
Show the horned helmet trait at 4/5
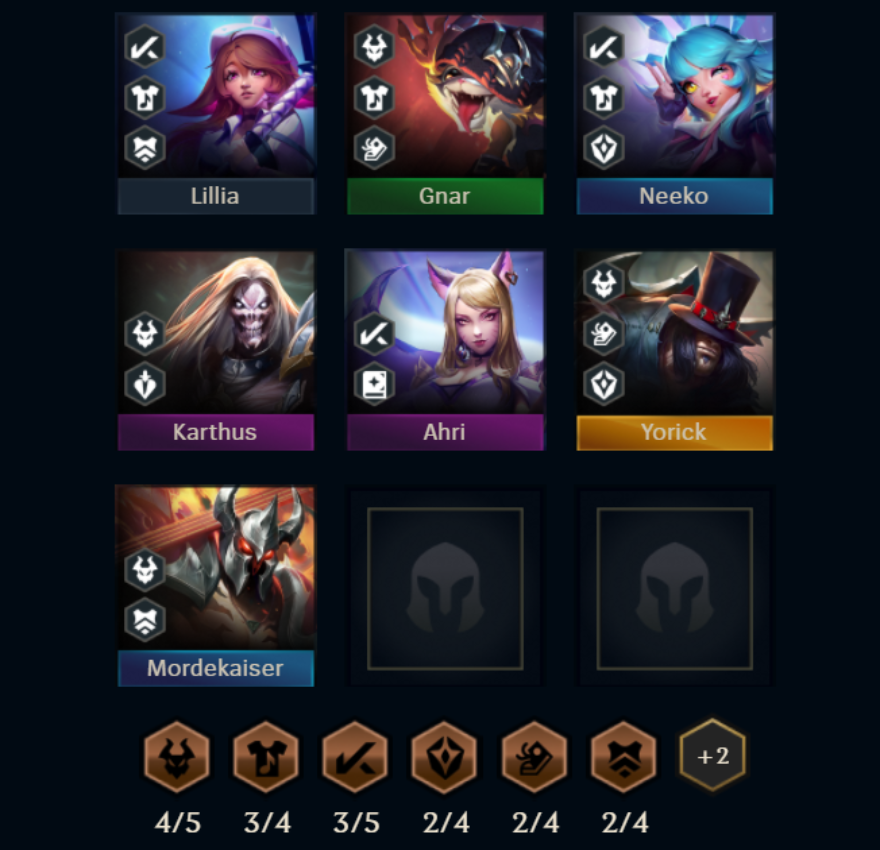point(177,757)
